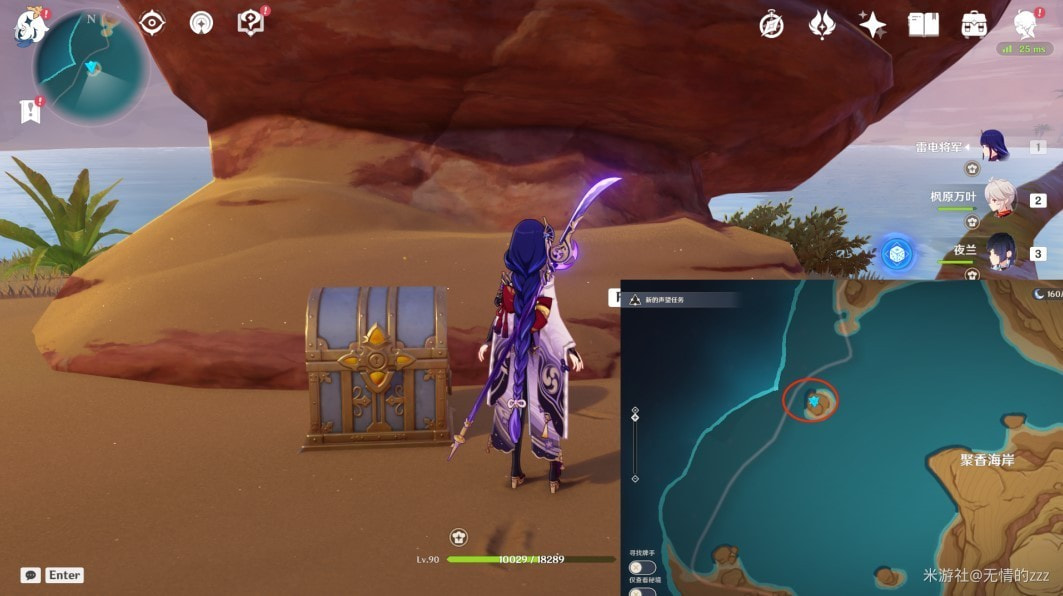Open the wish star icon
Screen dimensions: 1063x596
pyautogui.click(x=872, y=25)
